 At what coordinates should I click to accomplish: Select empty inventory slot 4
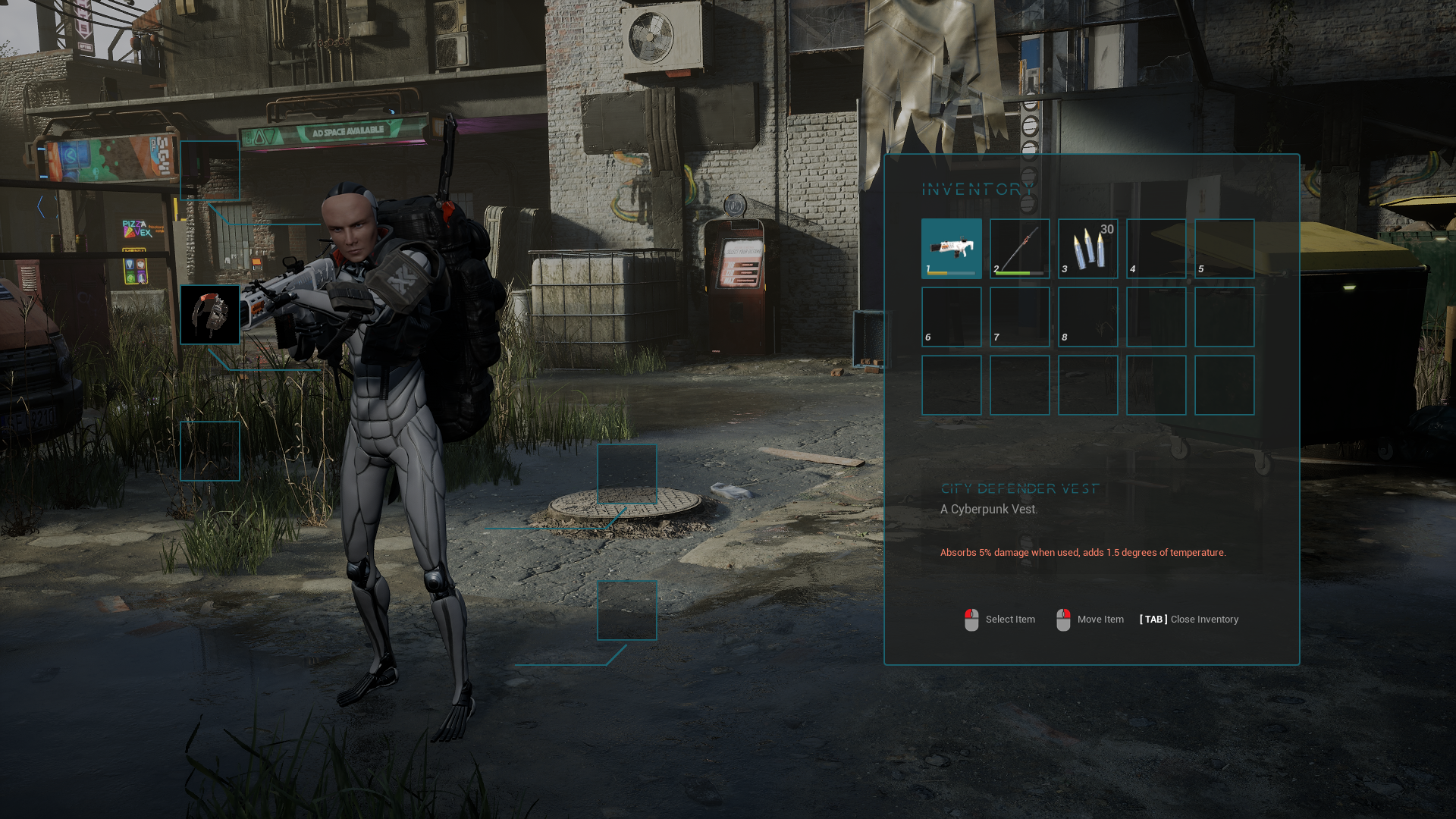tap(1156, 248)
